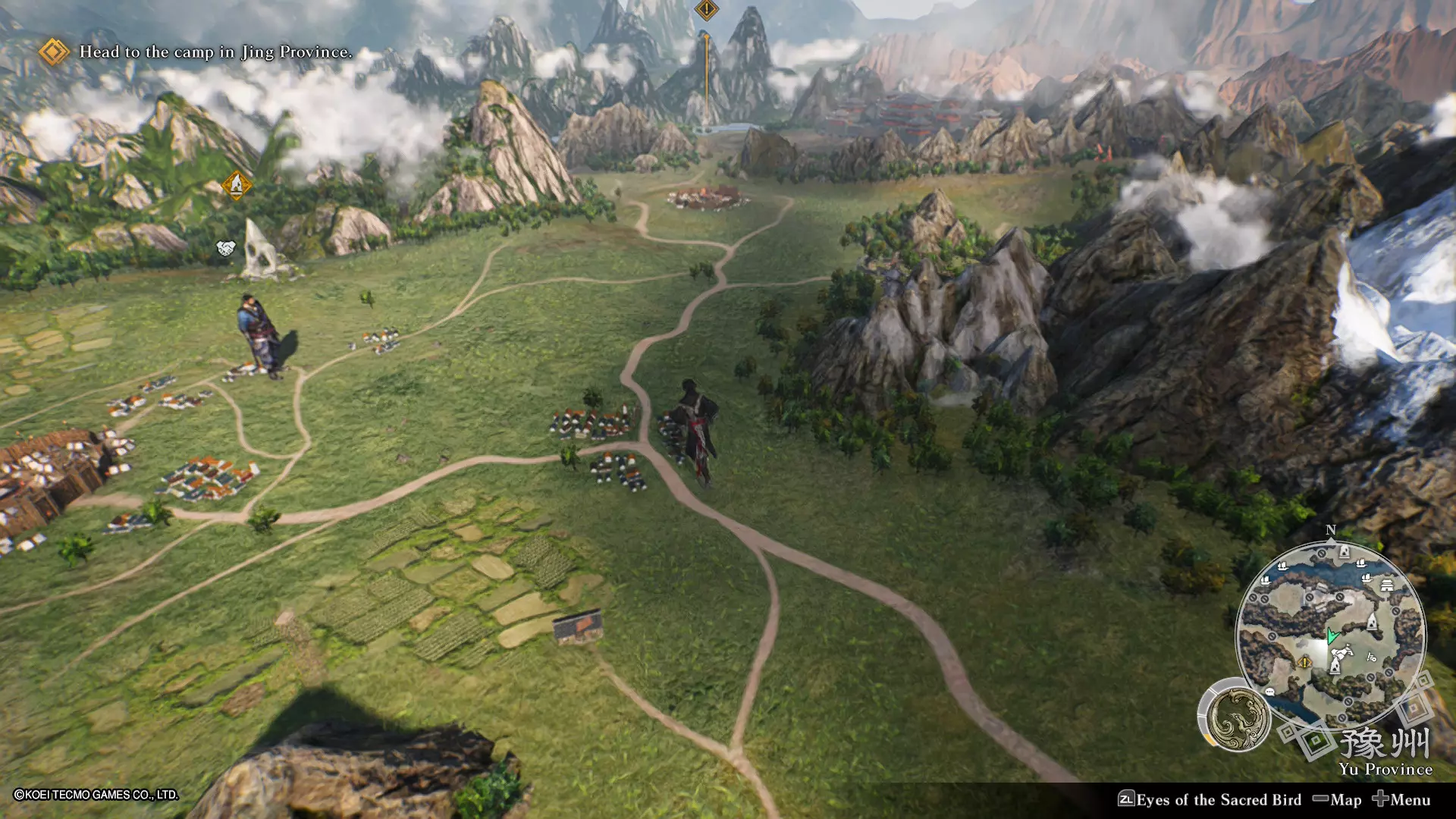The image size is (1456, 819).
Task: Click the white handshake marker icon
Action: click(x=226, y=248)
